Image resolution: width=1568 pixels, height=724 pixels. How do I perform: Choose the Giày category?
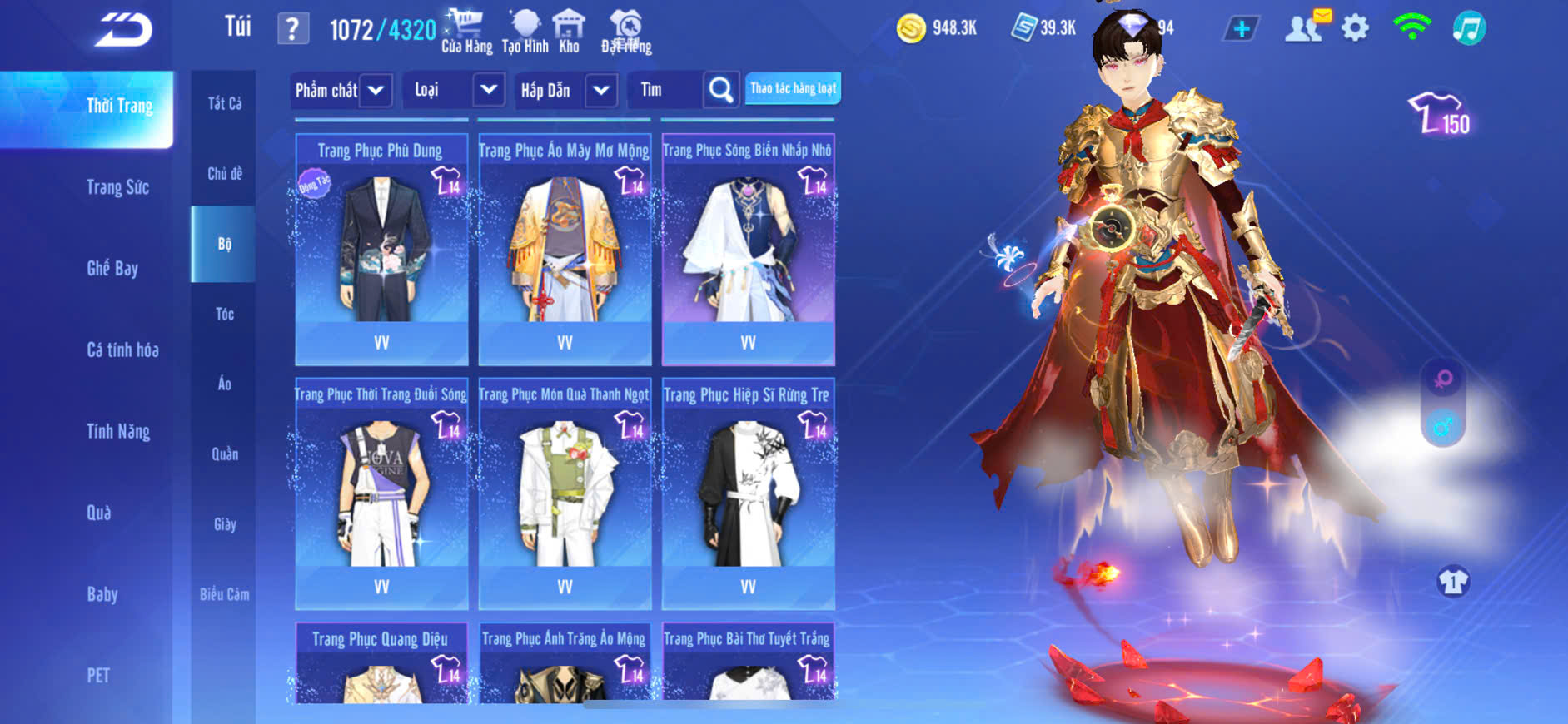(x=225, y=524)
